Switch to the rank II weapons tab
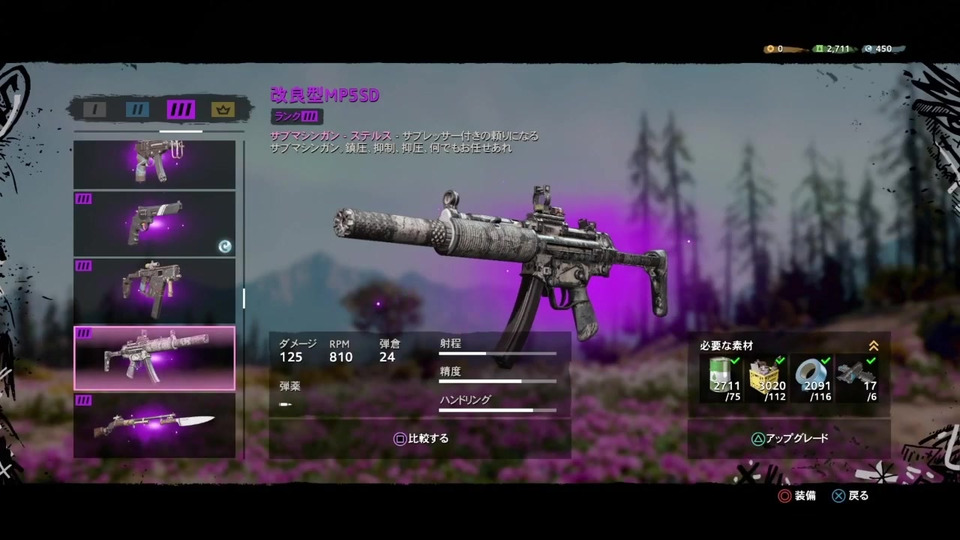 click(x=137, y=109)
